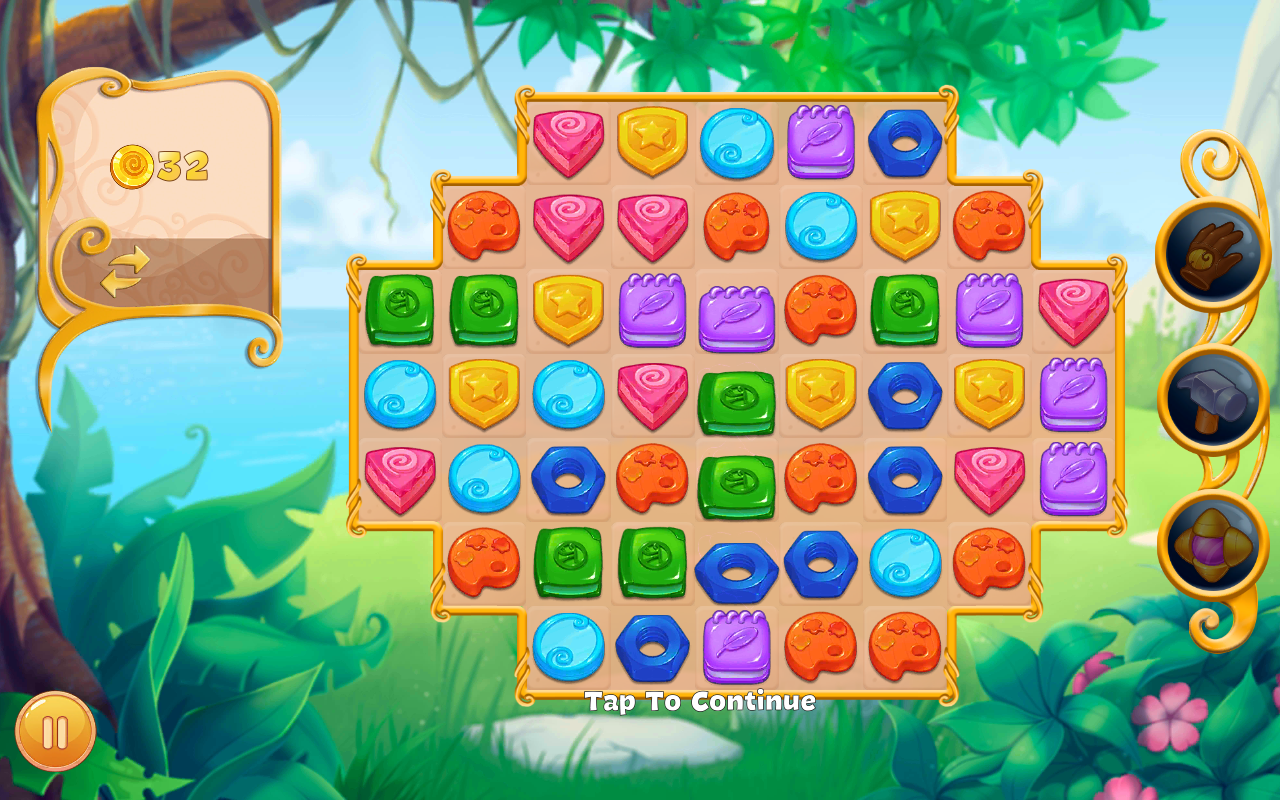The height and width of the screenshot is (800, 1280).
Task: Tap the 'Tap To Continue' prompt
Action: [700, 701]
